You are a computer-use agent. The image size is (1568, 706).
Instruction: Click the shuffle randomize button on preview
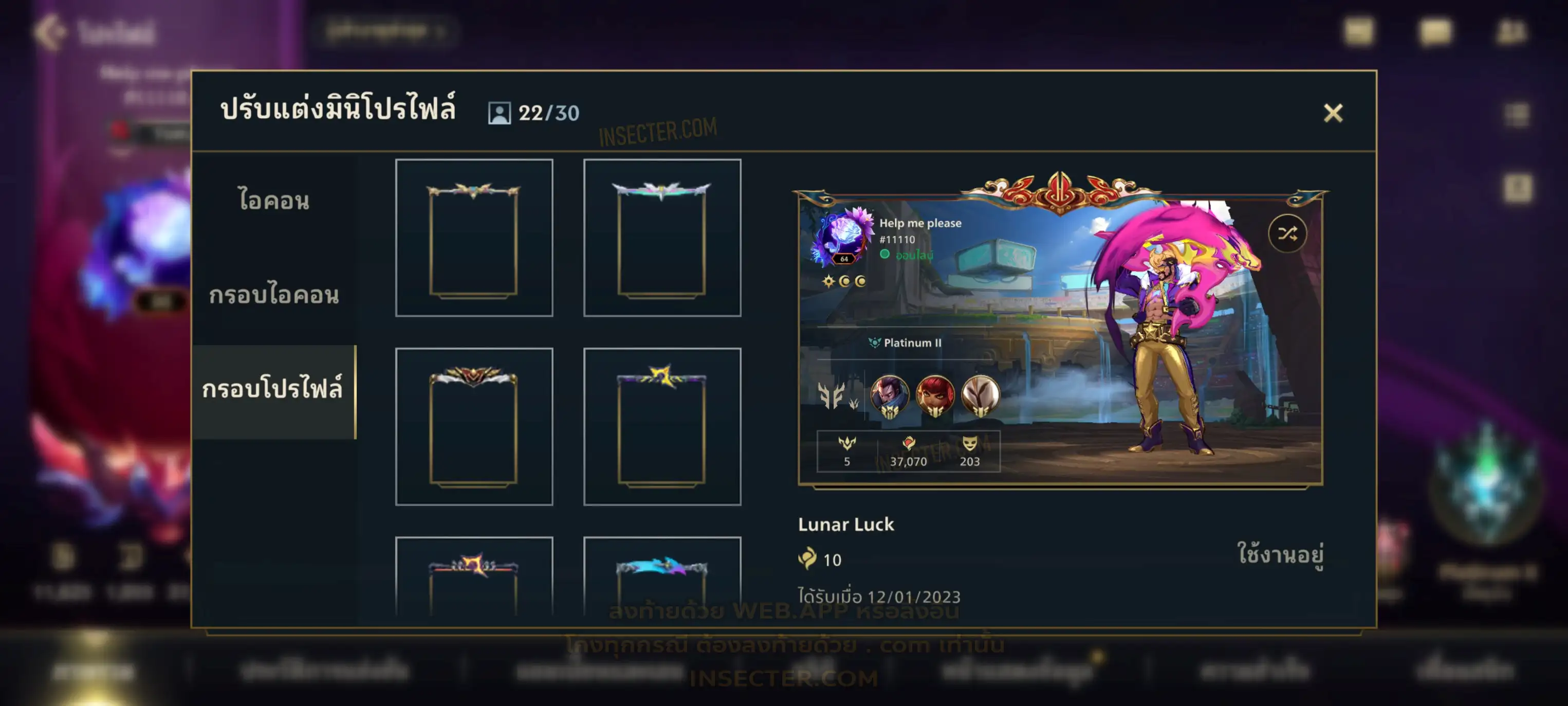coord(1287,233)
